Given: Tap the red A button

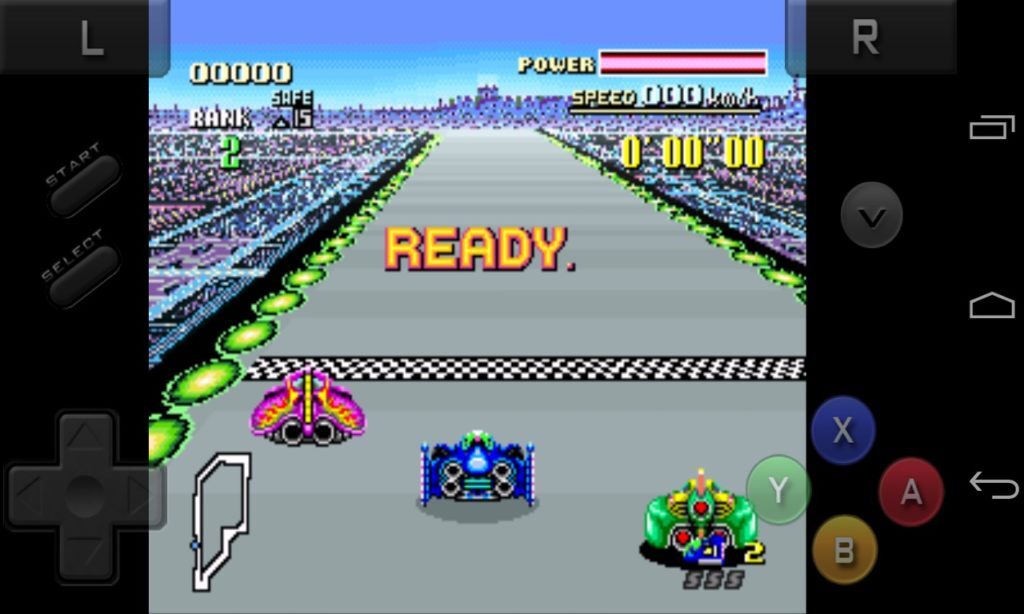Looking at the screenshot, I should click(911, 491).
